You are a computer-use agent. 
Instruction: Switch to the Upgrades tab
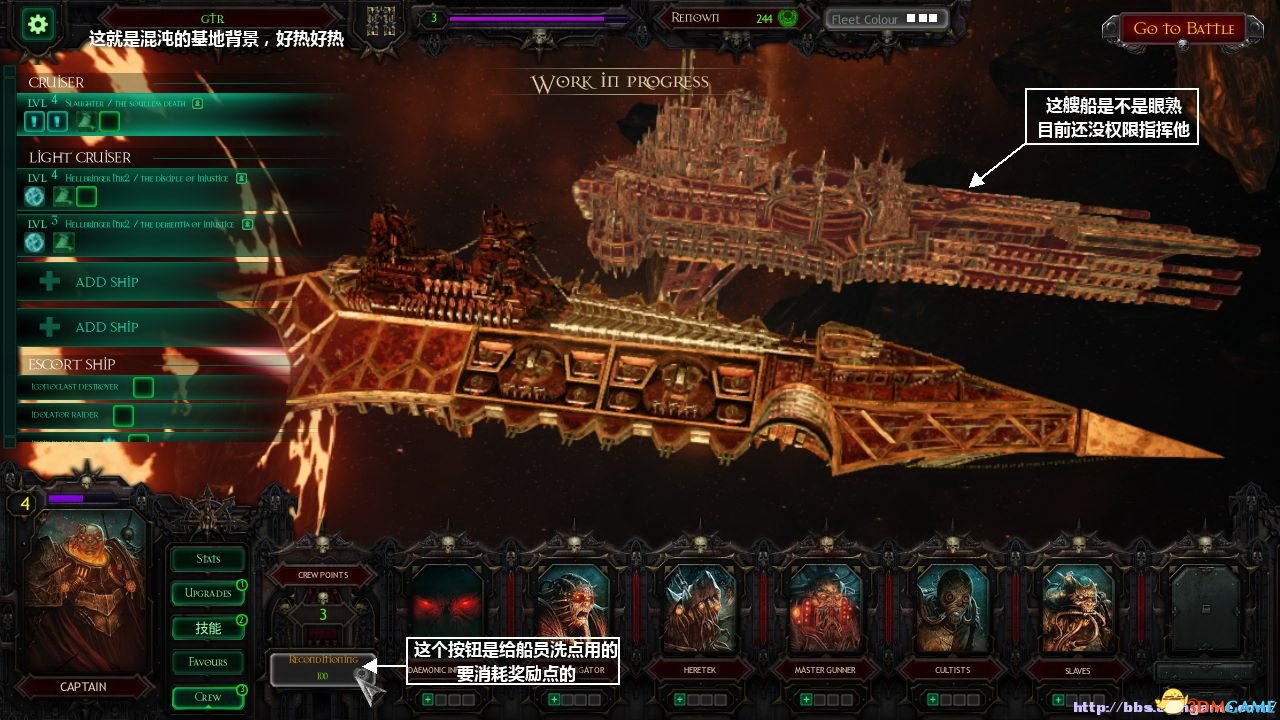tap(208, 593)
